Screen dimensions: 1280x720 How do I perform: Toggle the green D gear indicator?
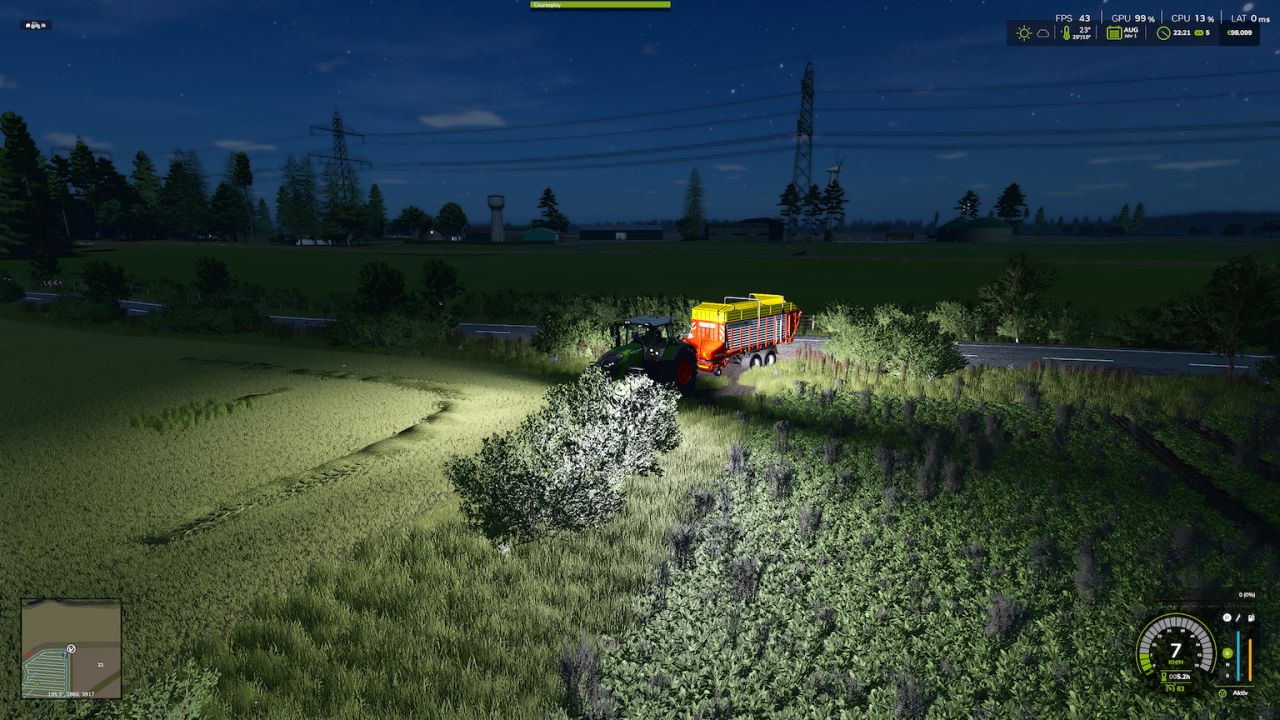[1228, 653]
